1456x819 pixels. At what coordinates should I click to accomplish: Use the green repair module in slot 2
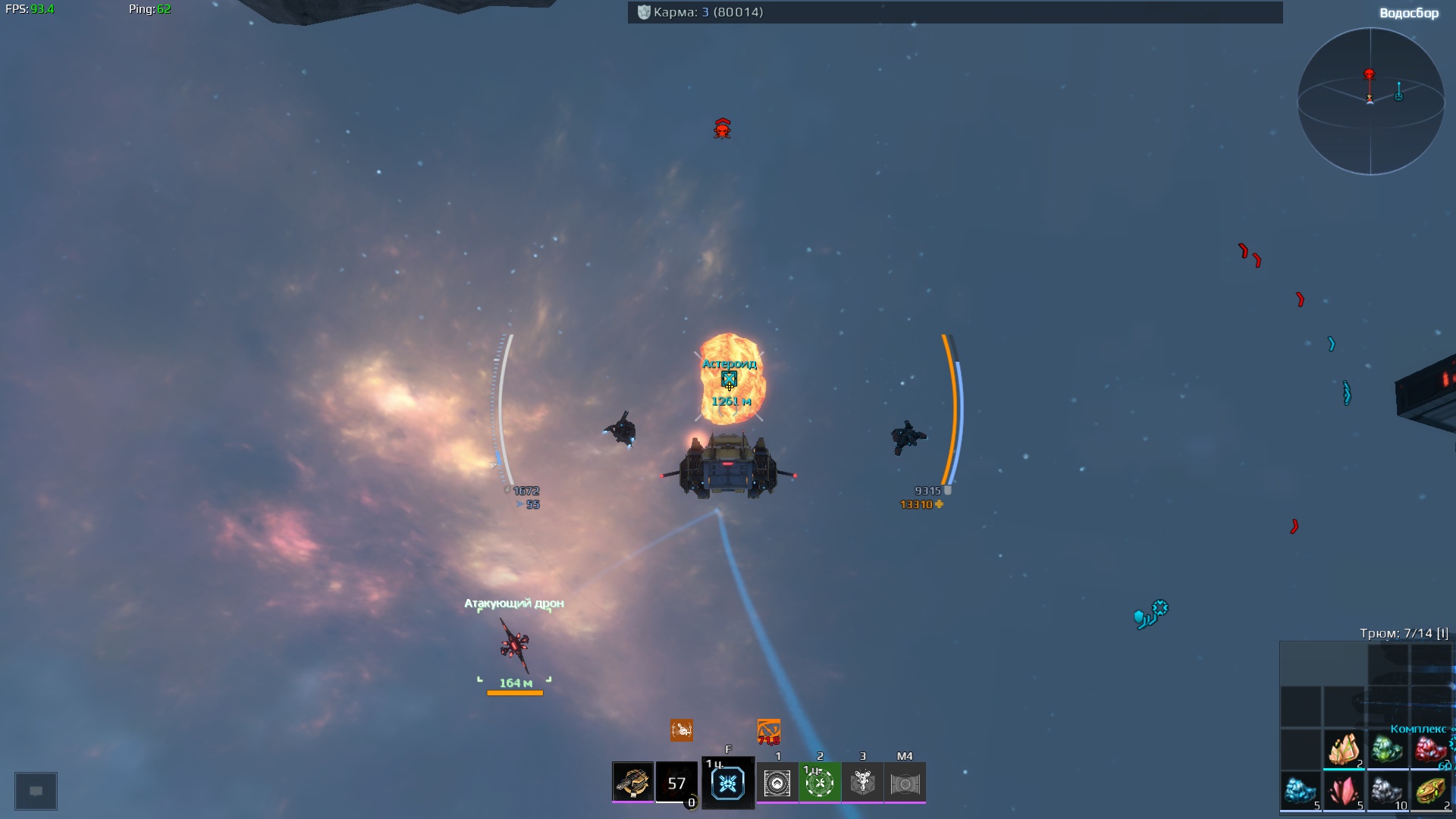pos(820,783)
